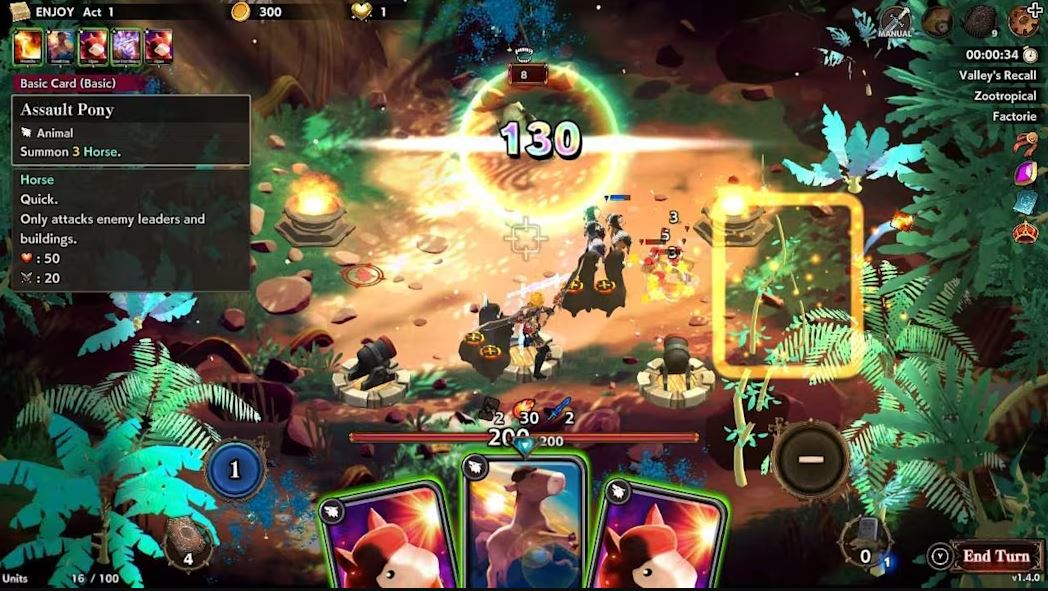Open the cookie icon with plus sign
Viewport: 1048px width, 591px height.
pyautogui.click(x=1024, y=20)
